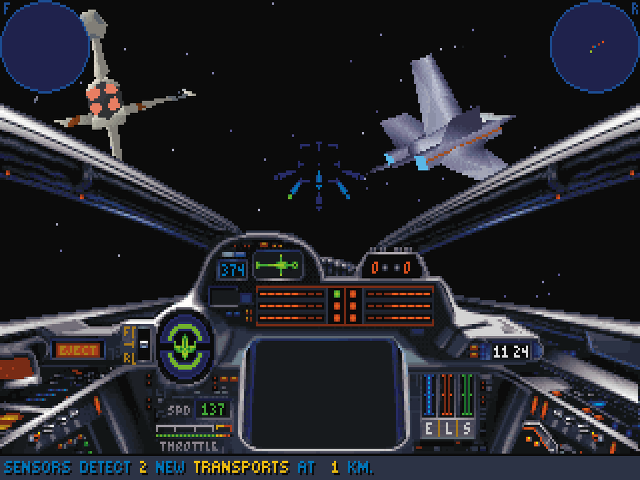Click the orange torpedo counter display
Image resolution: width=640 pixels, height=480 pixels.
coord(392,267)
